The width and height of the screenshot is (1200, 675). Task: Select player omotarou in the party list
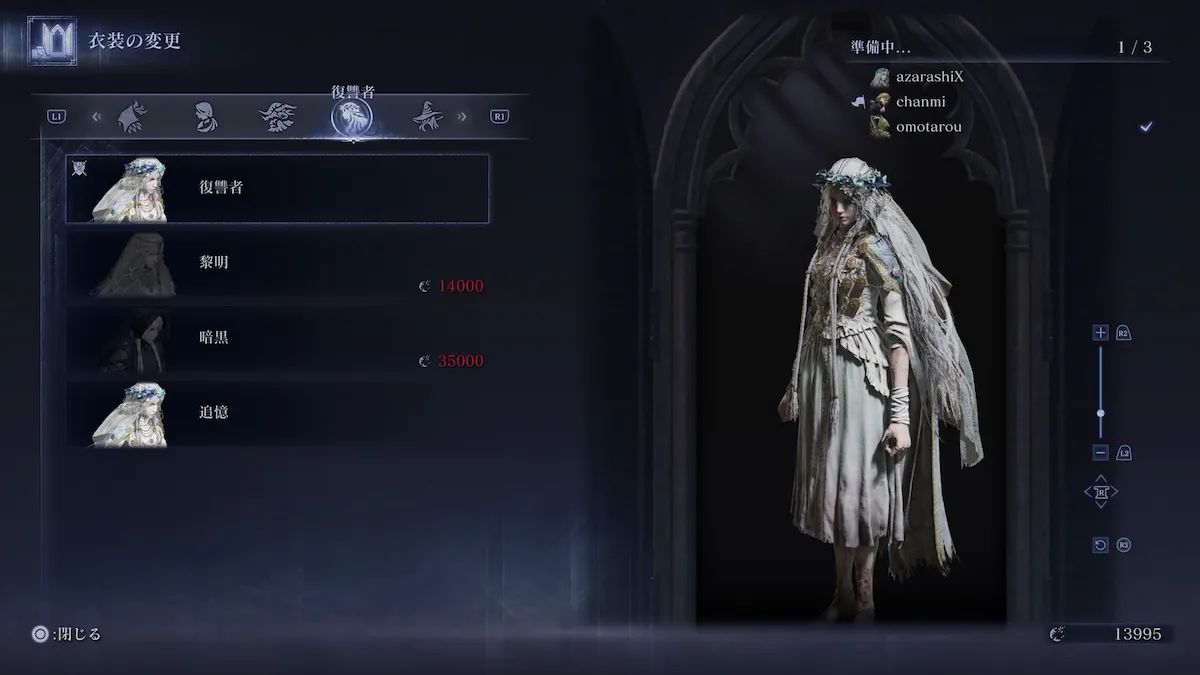926,126
